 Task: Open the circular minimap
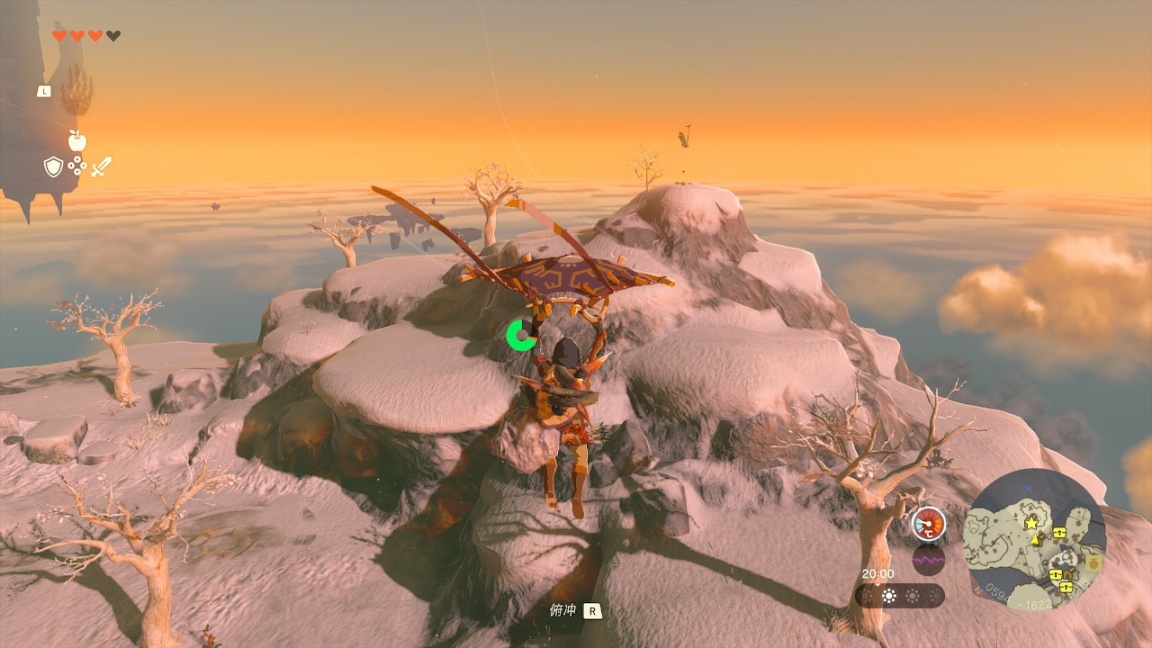pos(1034,540)
